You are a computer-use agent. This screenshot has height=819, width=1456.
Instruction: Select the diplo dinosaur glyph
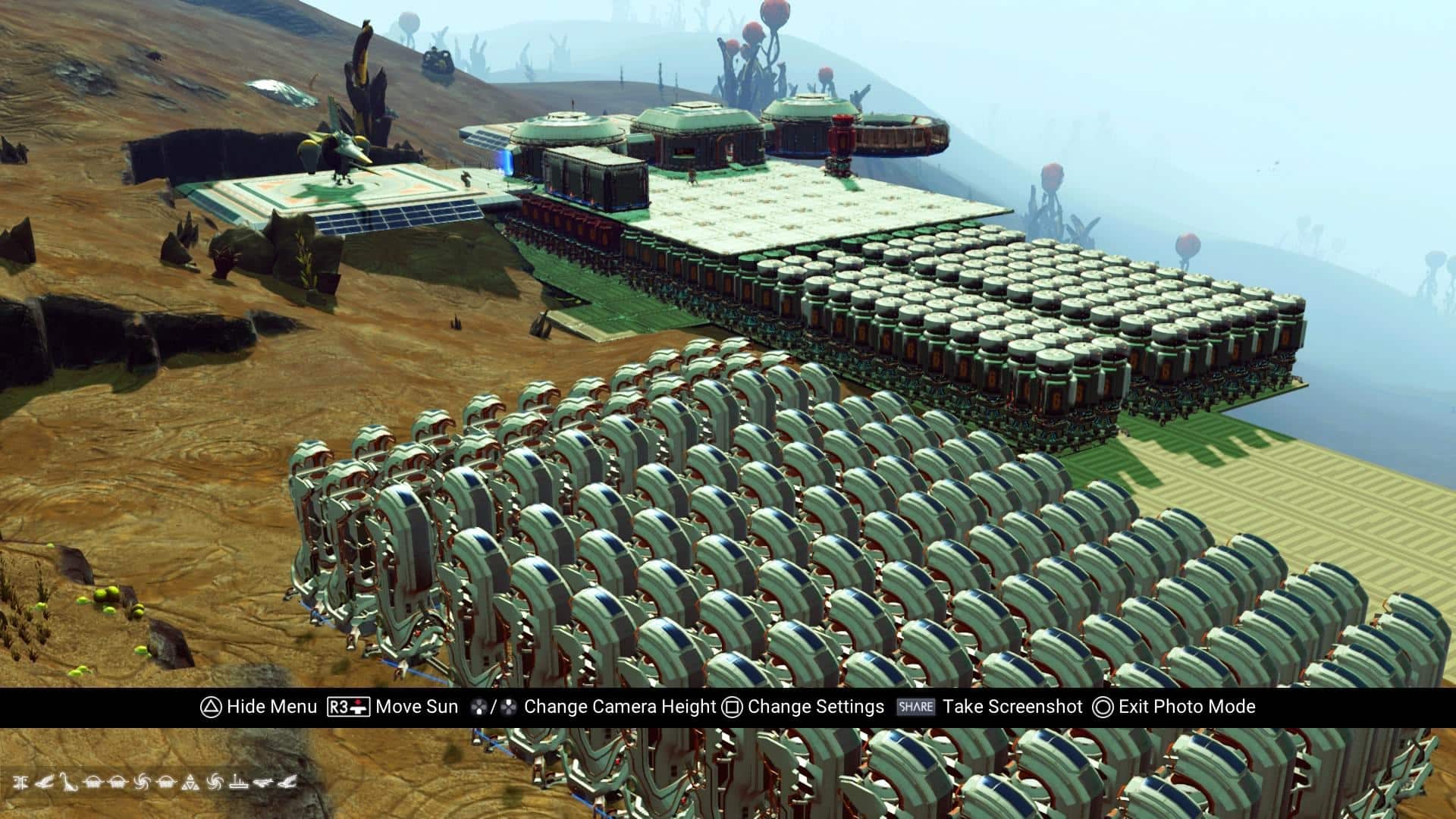69,783
